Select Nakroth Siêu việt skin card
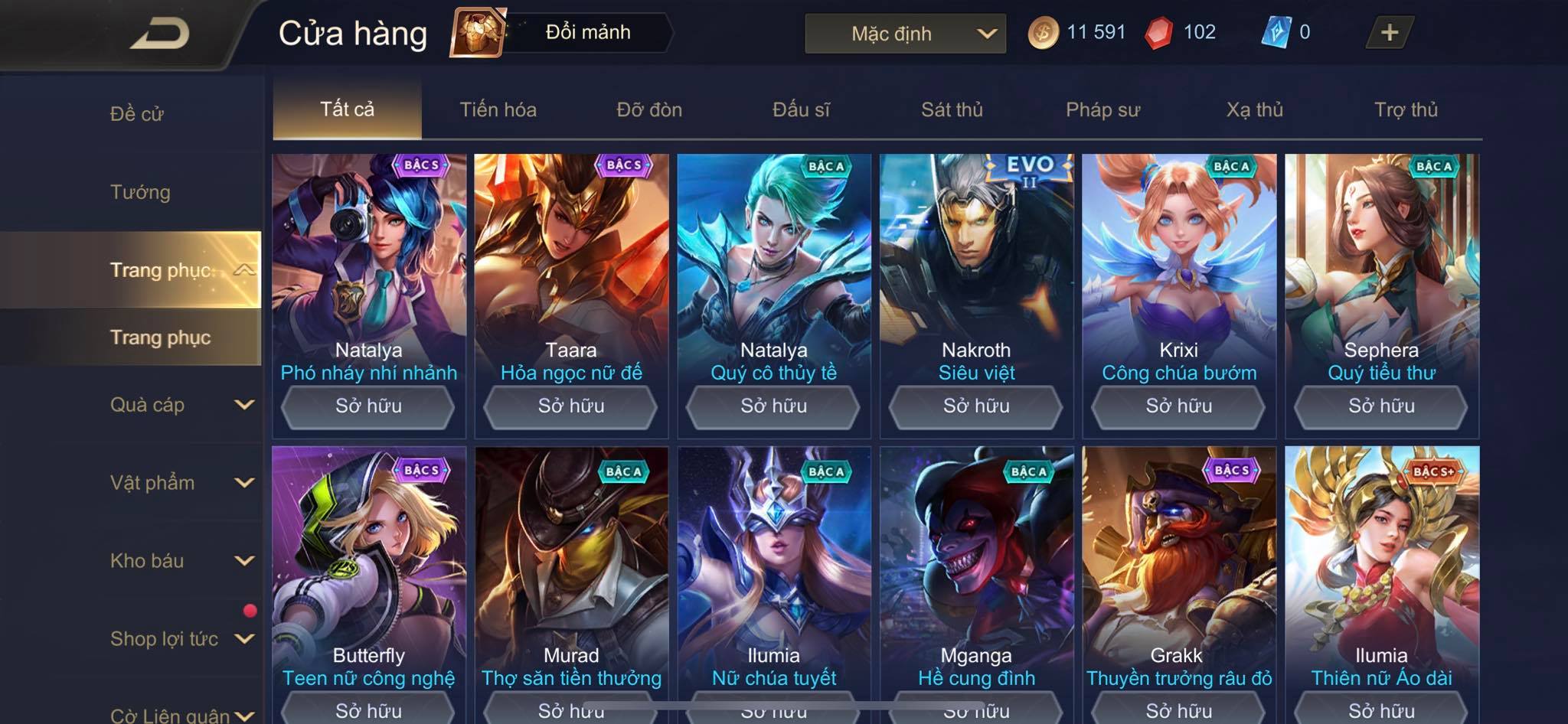The image size is (1568, 724). 976,268
